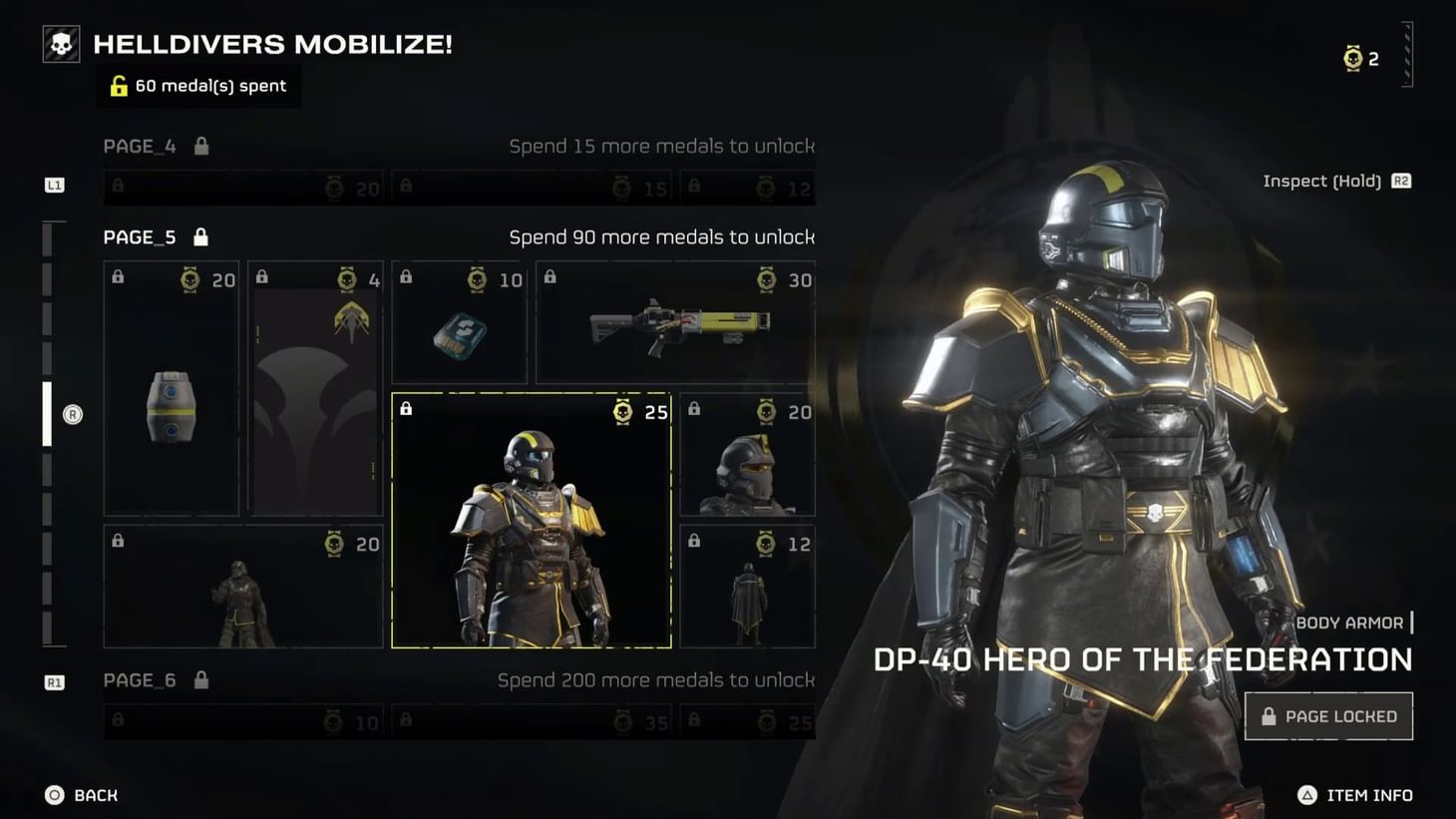Screen dimensions: 1456x819
Task: Select the yellow shotgun weapon costing 30 medals
Action: tap(674, 324)
